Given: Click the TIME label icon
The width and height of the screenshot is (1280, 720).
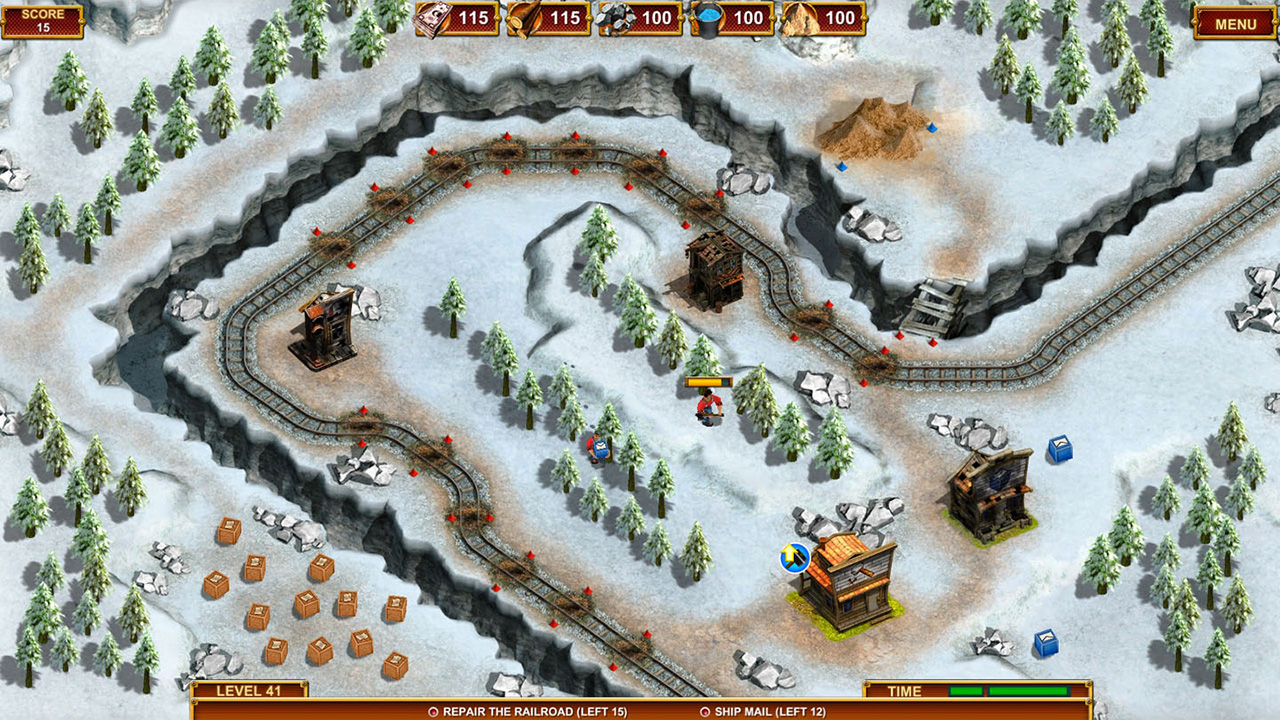Looking at the screenshot, I should 903,690.
